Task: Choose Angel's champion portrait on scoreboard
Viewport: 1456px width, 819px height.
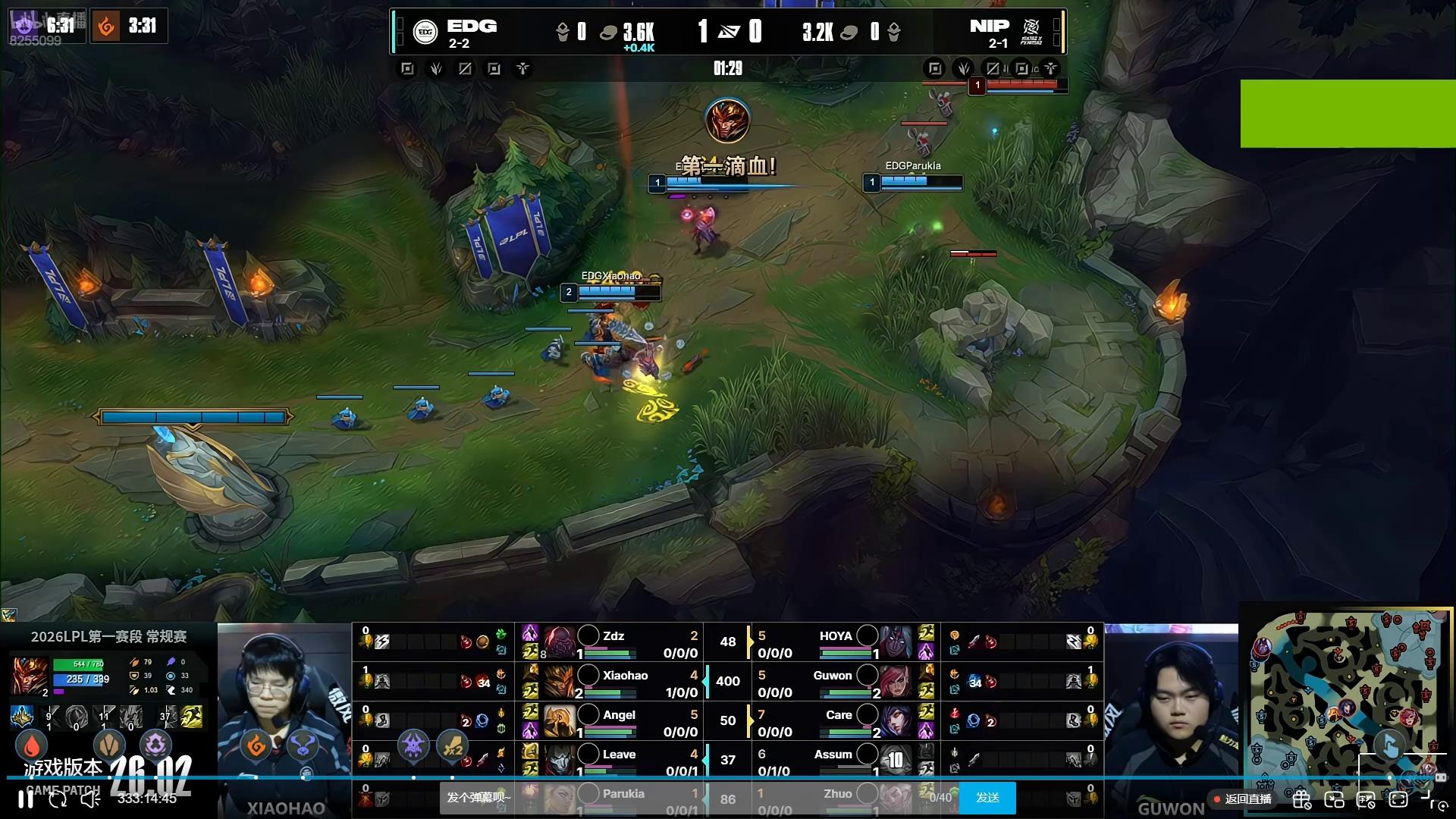Action: coord(560,721)
